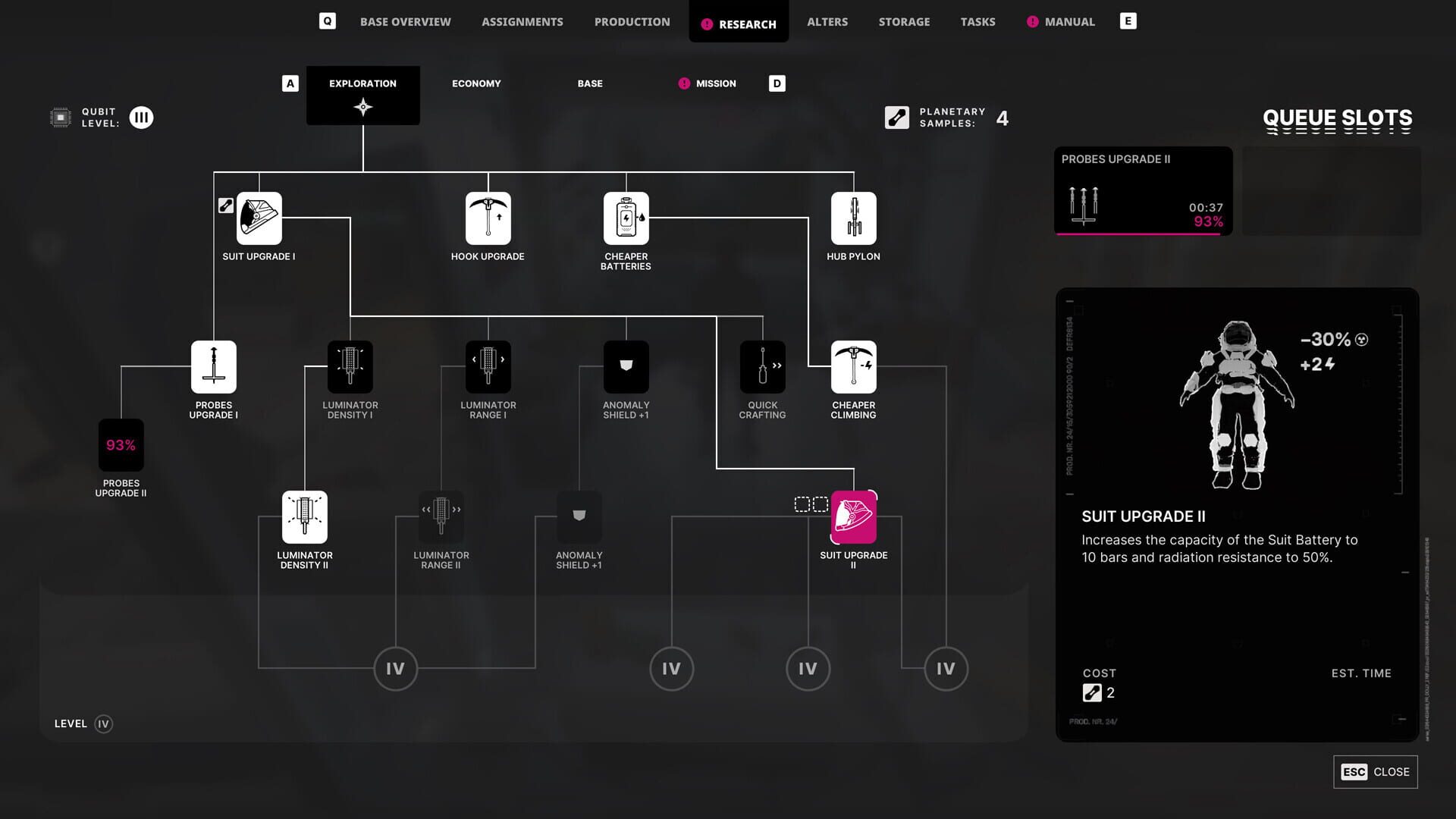Open the Luminator Range I research node
Screen dimensions: 1456x819
488,367
